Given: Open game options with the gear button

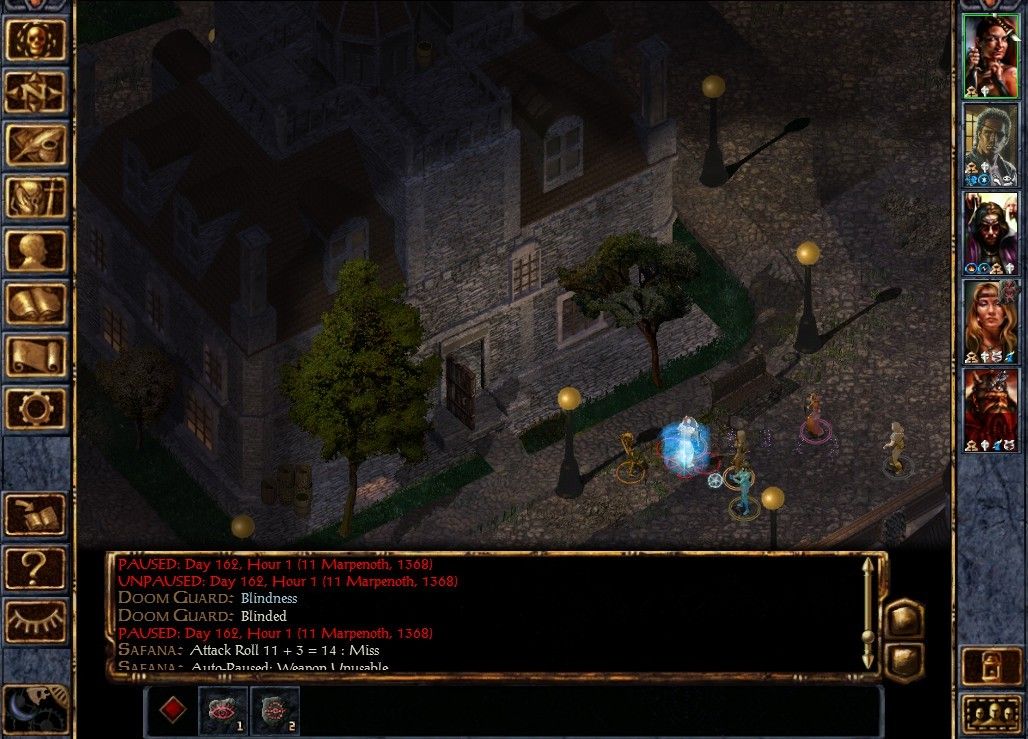Looking at the screenshot, I should (x=36, y=410).
